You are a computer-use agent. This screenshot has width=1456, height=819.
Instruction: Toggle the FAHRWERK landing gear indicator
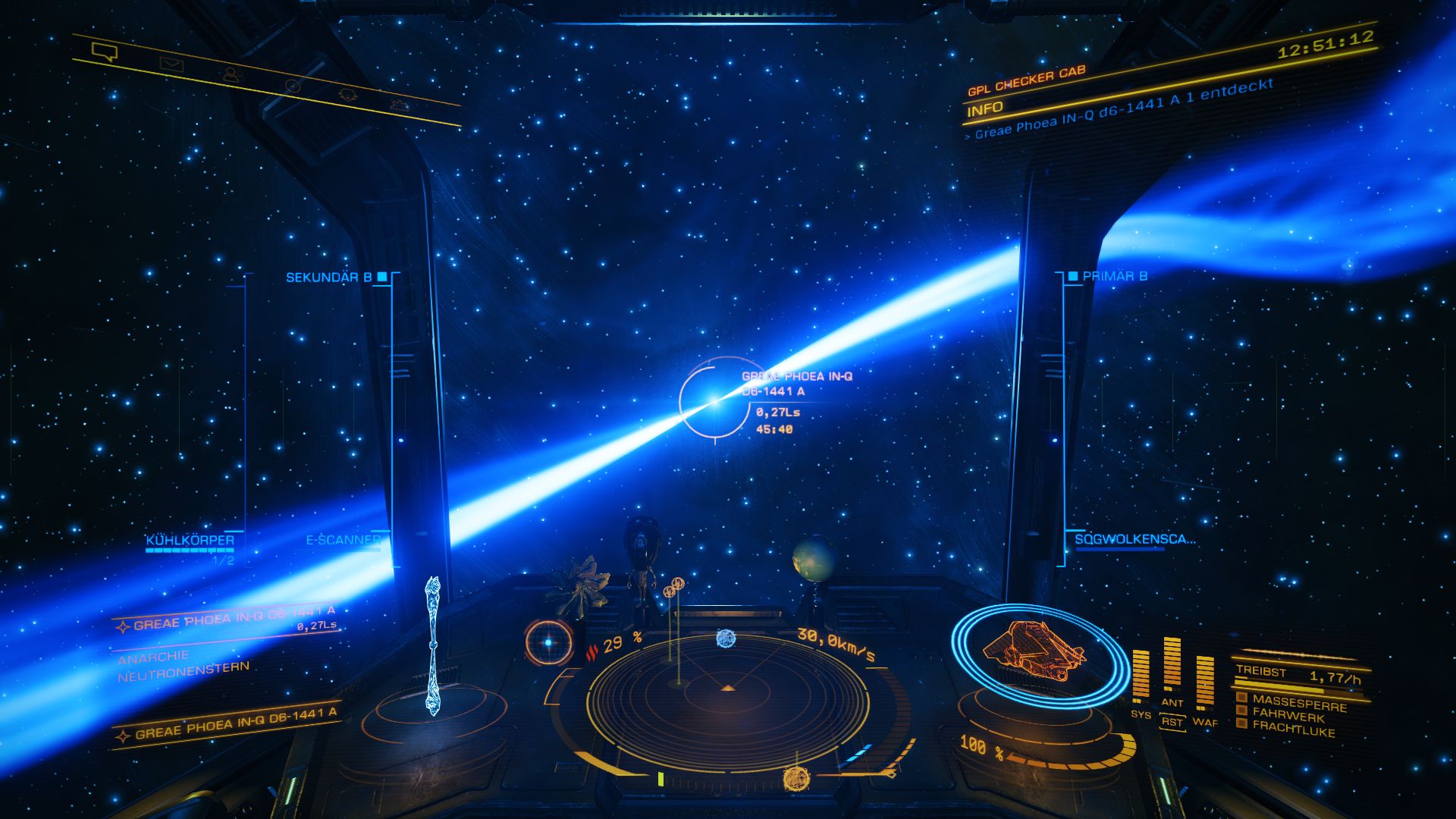click(x=1288, y=715)
